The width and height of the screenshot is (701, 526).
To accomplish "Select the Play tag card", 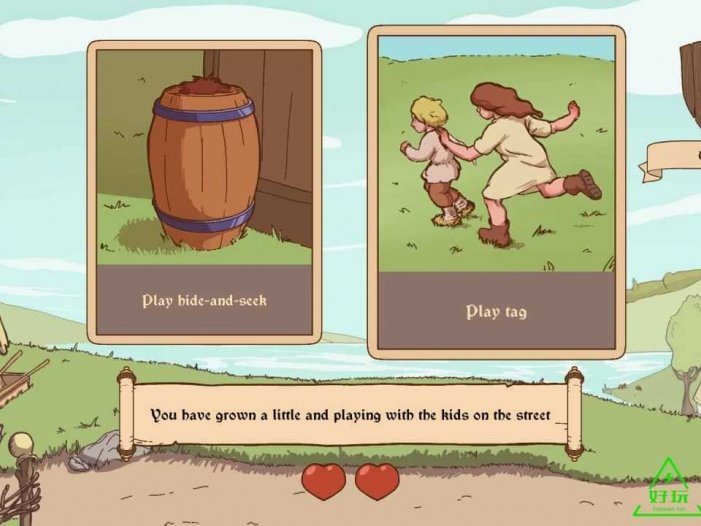I will [x=496, y=192].
